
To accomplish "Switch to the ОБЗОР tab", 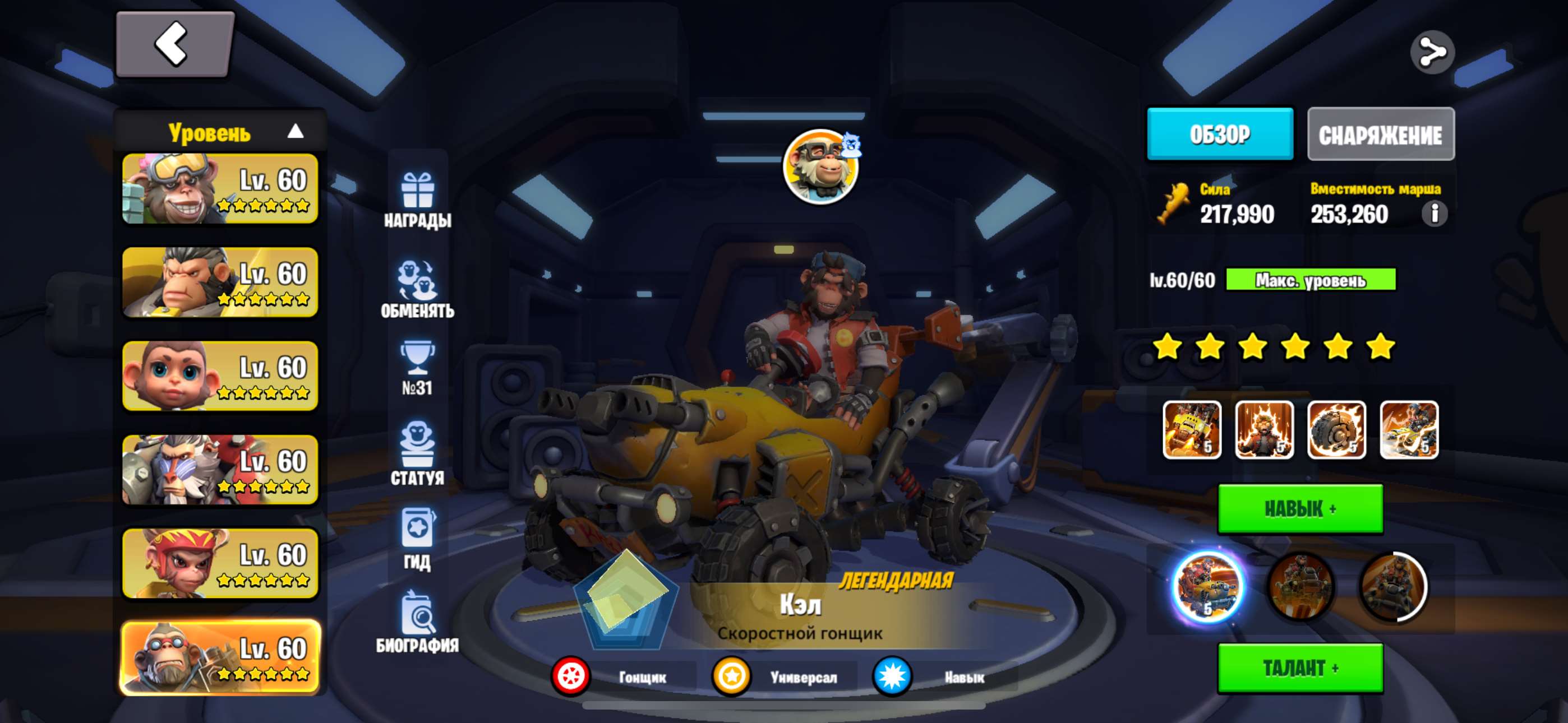I will coord(1219,135).
